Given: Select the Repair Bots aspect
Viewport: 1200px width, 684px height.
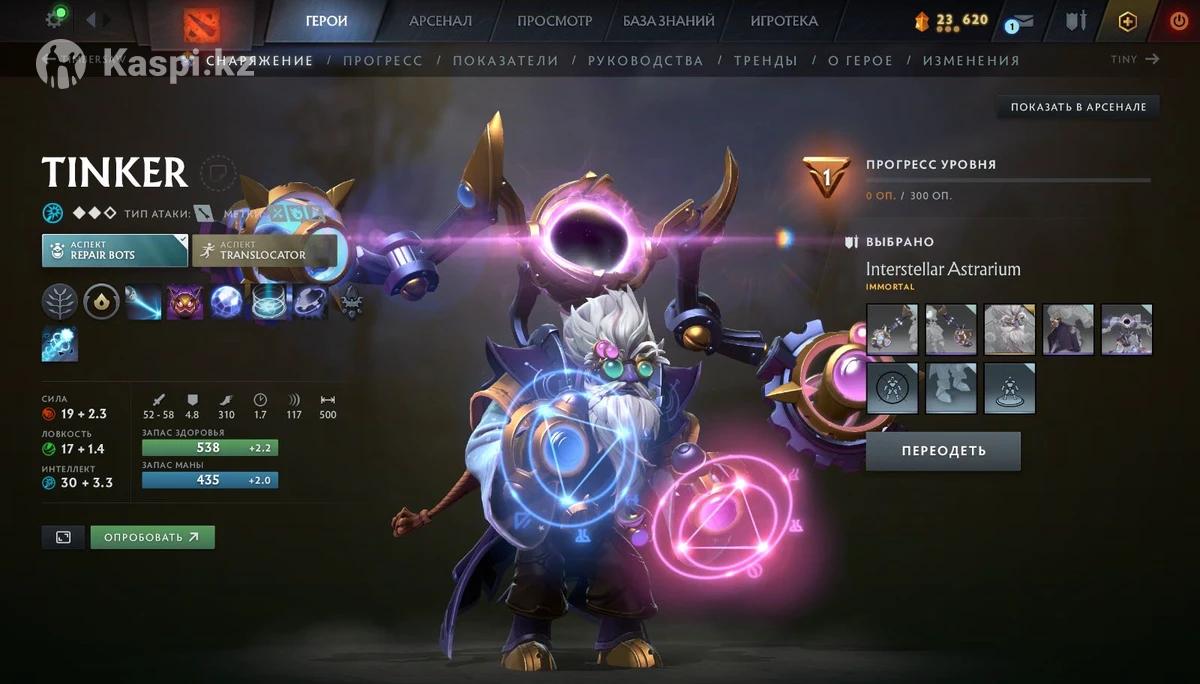Looking at the screenshot, I should pos(114,250).
